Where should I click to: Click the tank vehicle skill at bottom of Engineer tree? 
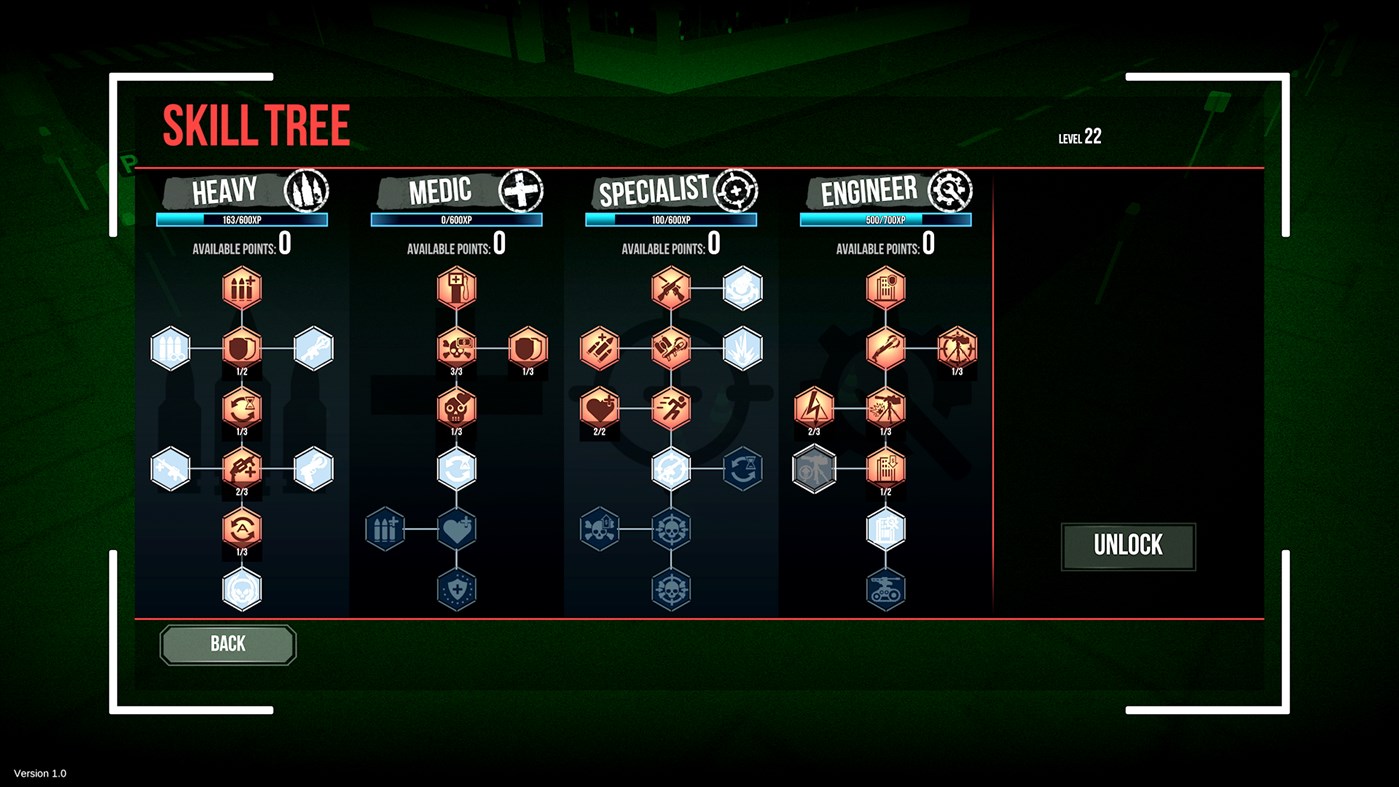pos(886,589)
